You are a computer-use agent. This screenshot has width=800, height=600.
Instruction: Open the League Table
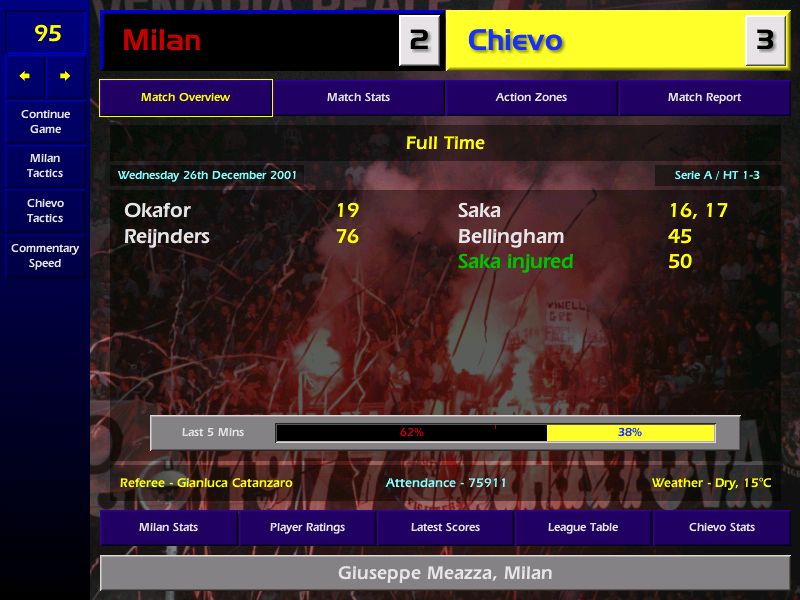(583, 527)
